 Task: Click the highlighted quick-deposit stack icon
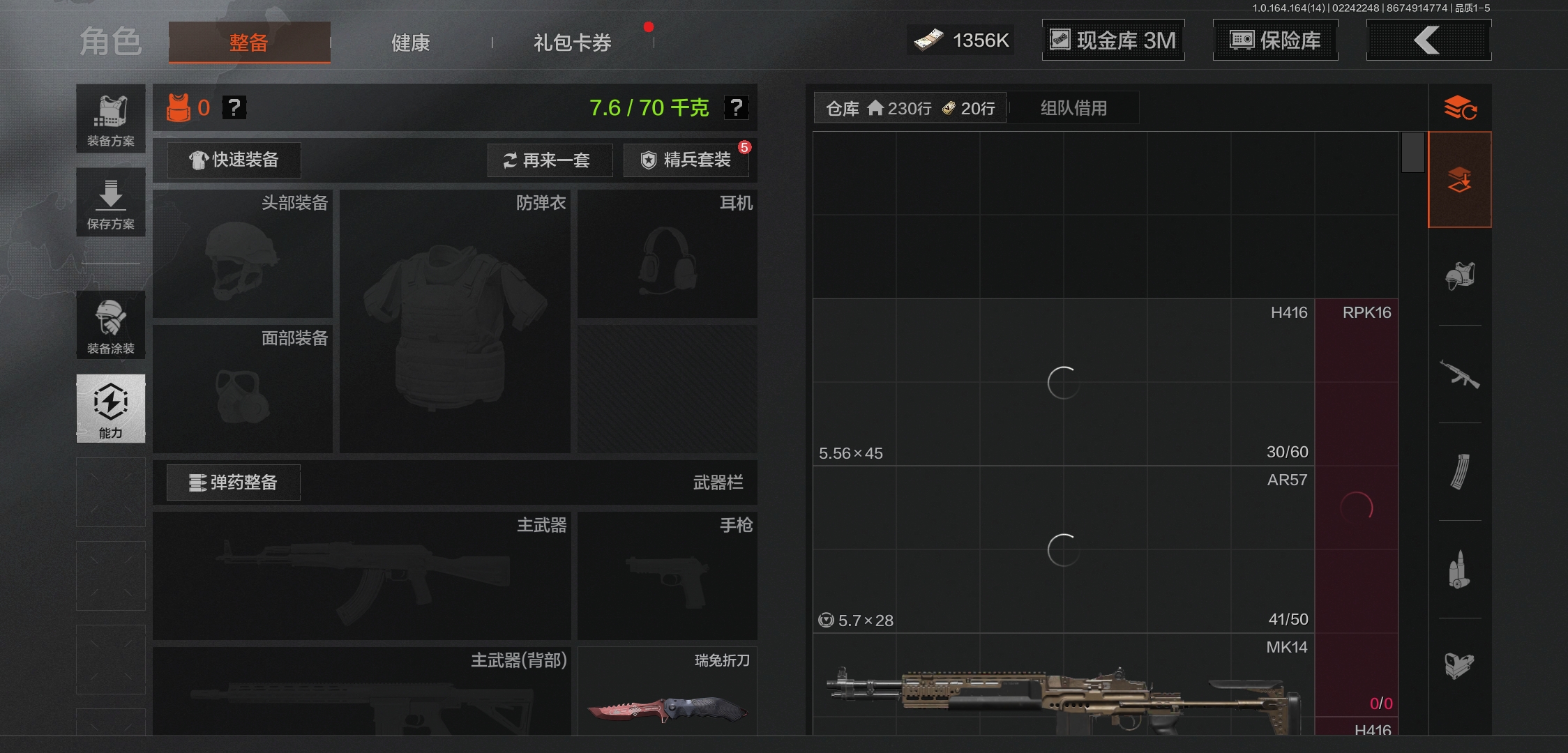[1461, 178]
